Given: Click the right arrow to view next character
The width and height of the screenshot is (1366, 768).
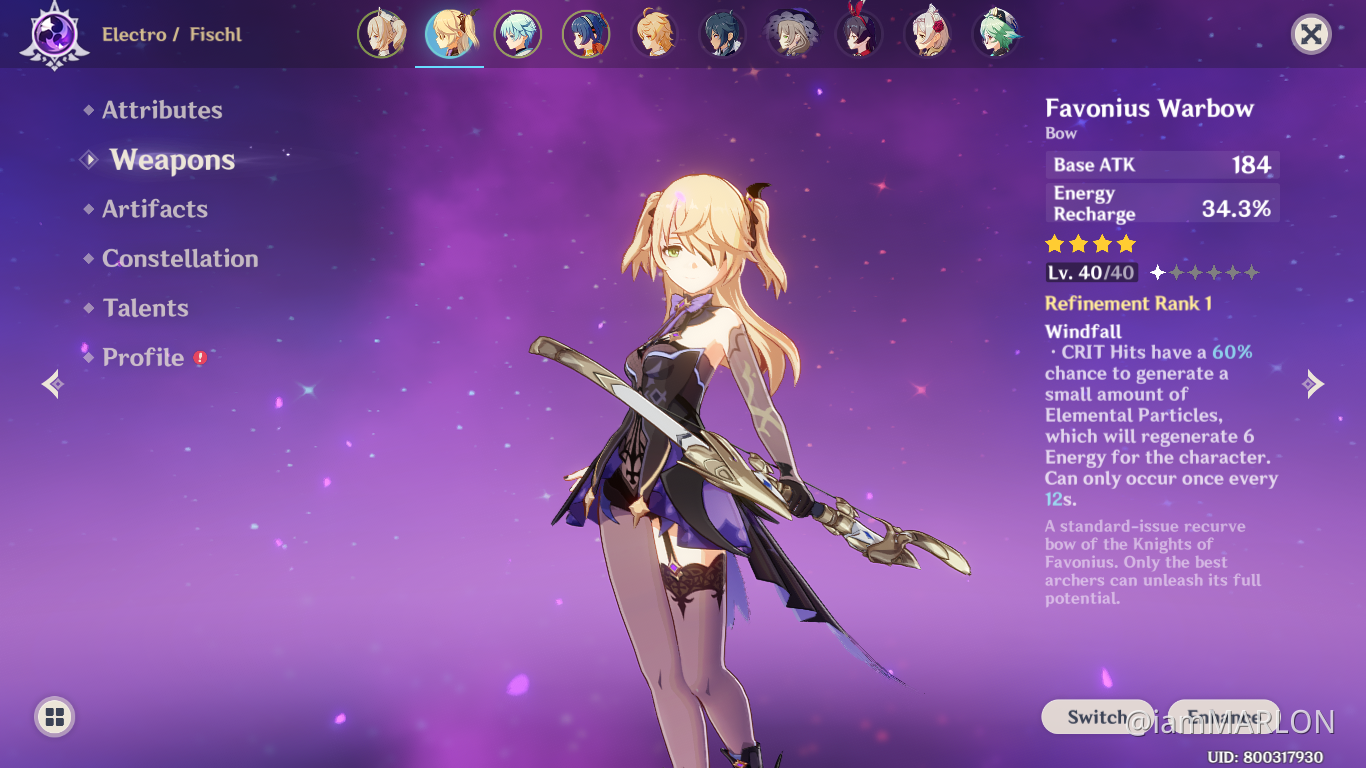Looking at the screenshot, I should click(x=1314, y=383).
